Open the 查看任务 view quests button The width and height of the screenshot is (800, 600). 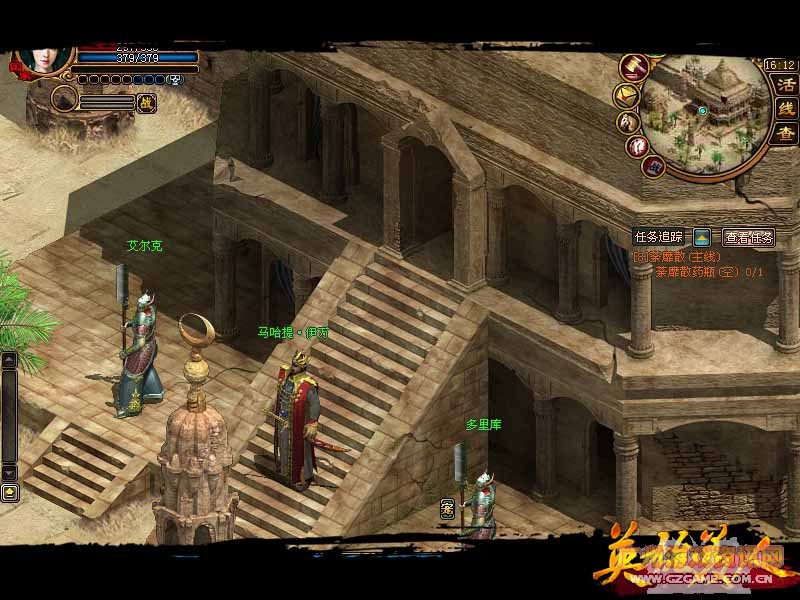tap(748, 238)
